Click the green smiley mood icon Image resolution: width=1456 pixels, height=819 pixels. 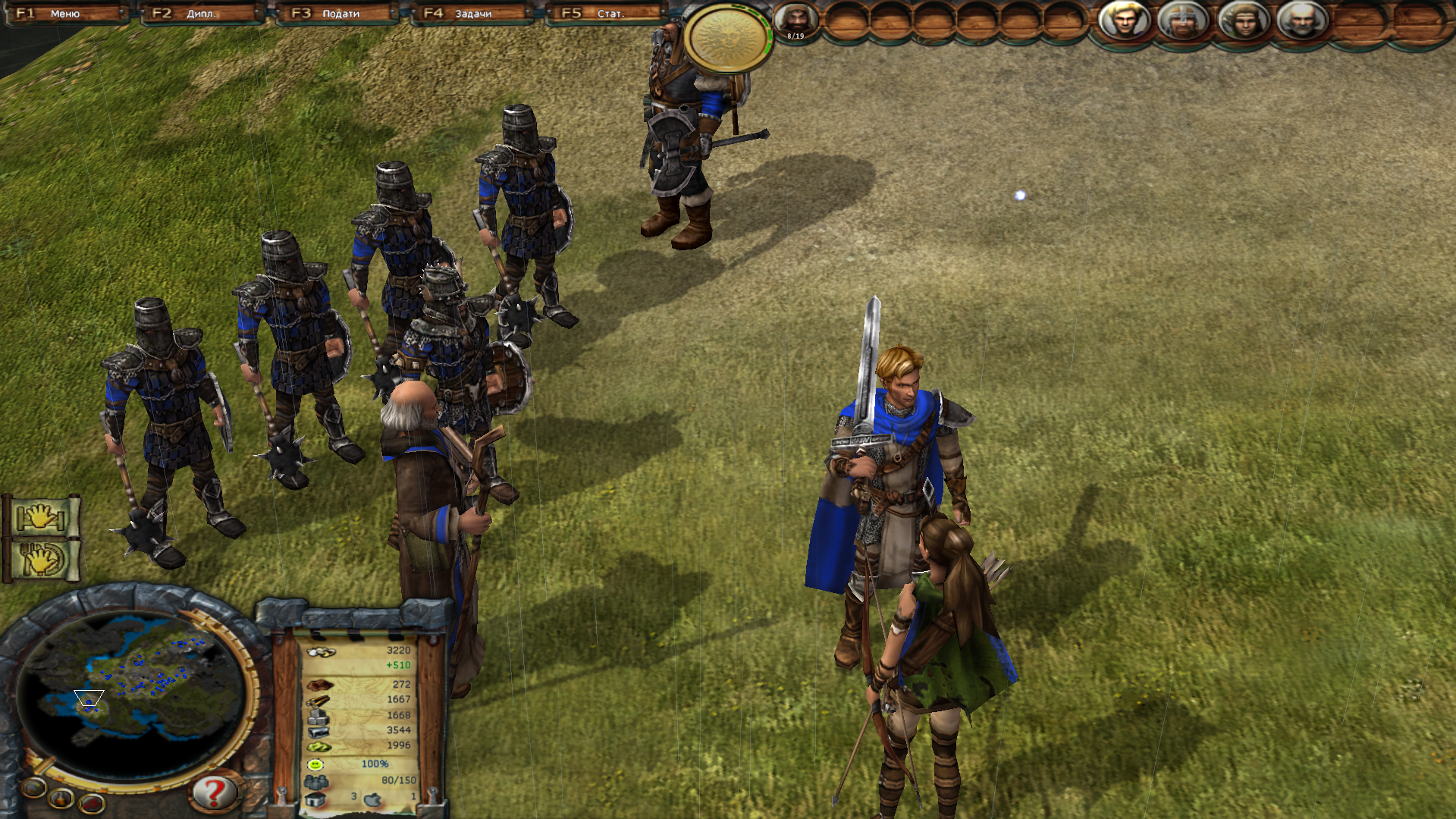point(316,764)
